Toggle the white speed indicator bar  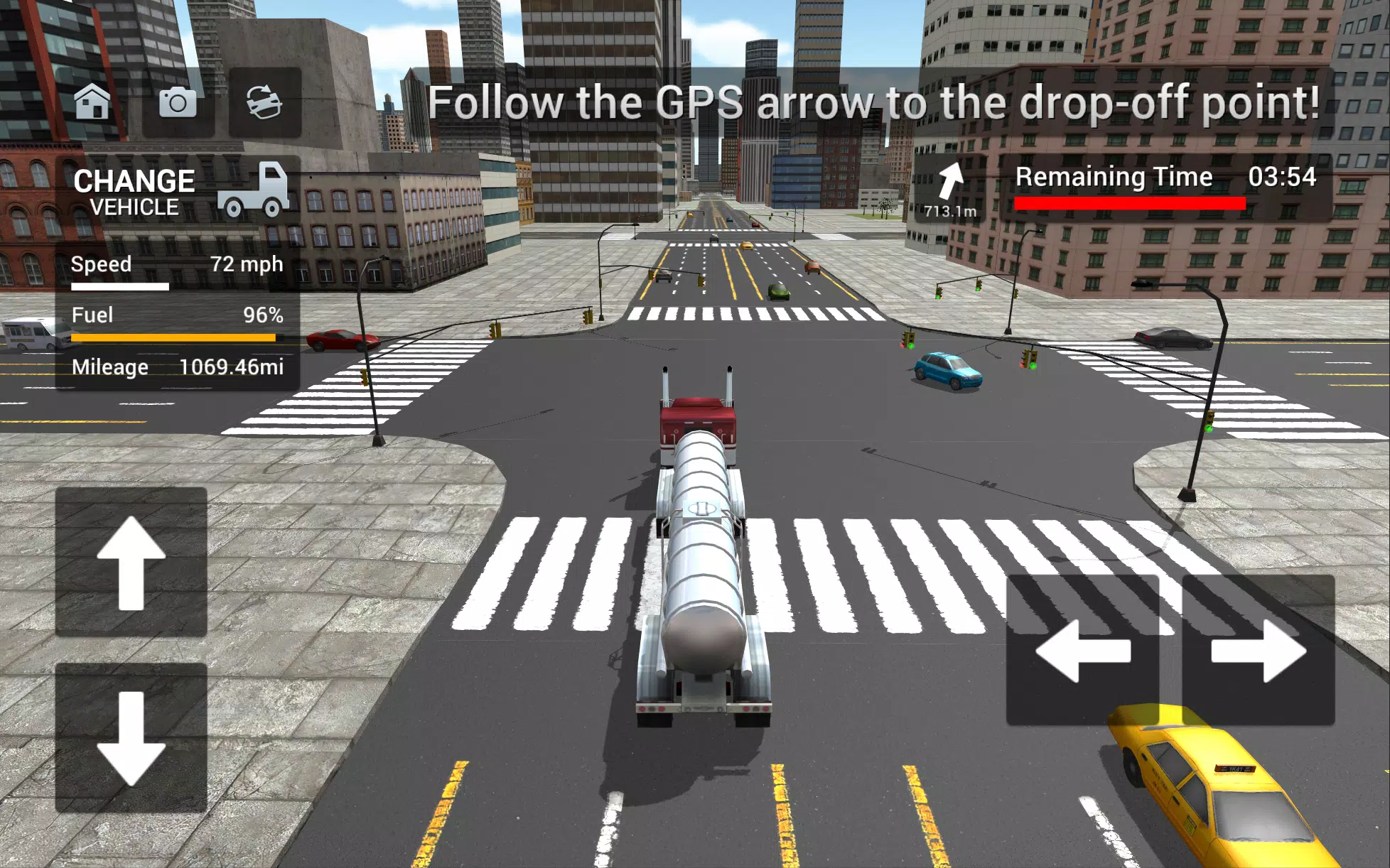(x=119, y=286)
